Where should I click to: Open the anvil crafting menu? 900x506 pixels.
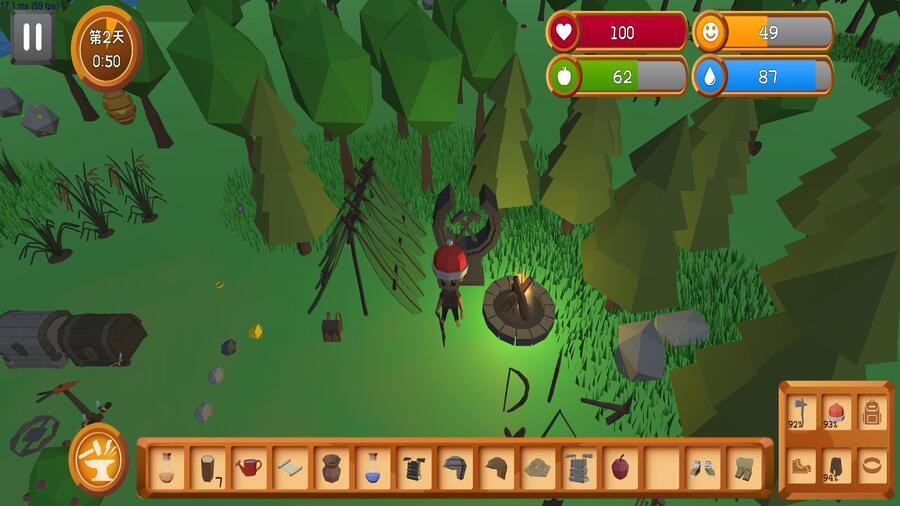pyautogui.click(x=98, y=459)
